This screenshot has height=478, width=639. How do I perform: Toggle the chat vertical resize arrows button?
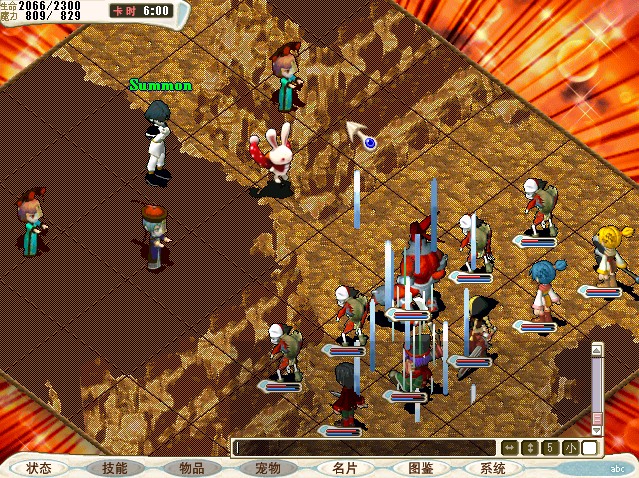click(x=530, y=448)
